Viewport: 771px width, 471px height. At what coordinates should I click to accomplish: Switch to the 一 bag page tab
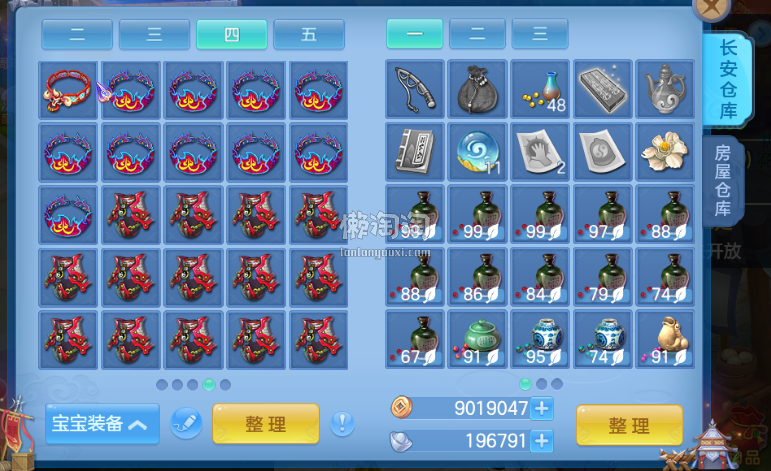(x=414, y=34)
